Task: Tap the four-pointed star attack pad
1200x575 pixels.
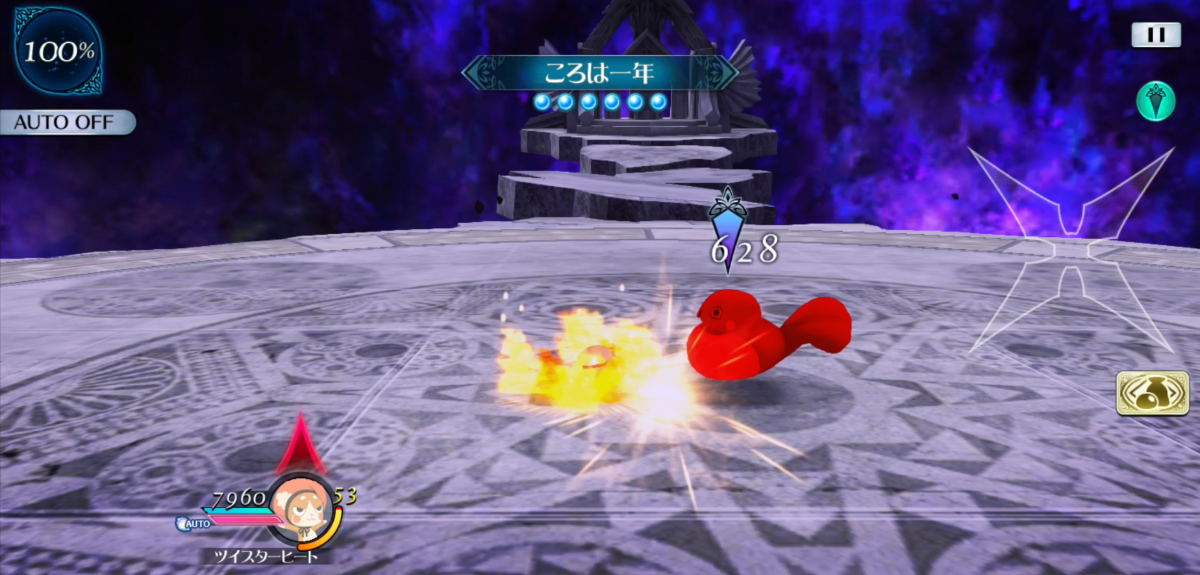Action: point(1071,250)
